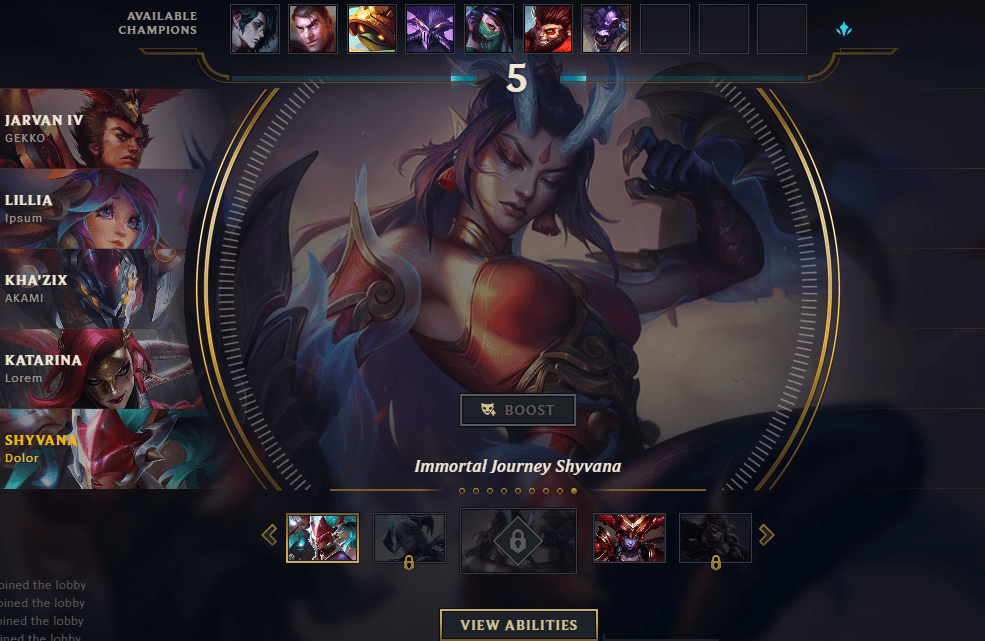Show the next skin with the right arrow

(767, 536)
